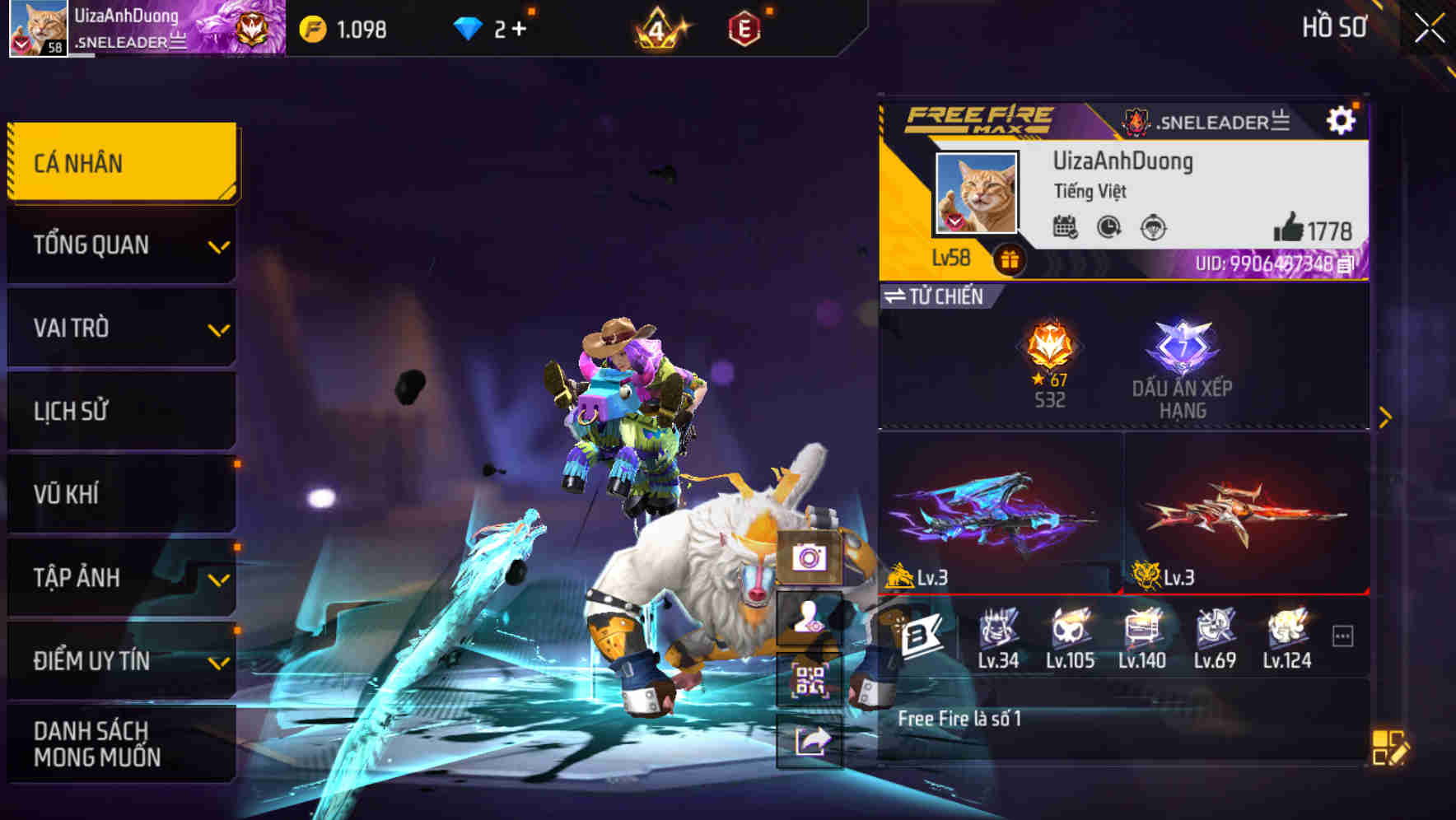Expand the TỔNG QUAN section
The width and height of the screenshot is (1456, 820).
[x=121, y=245]
